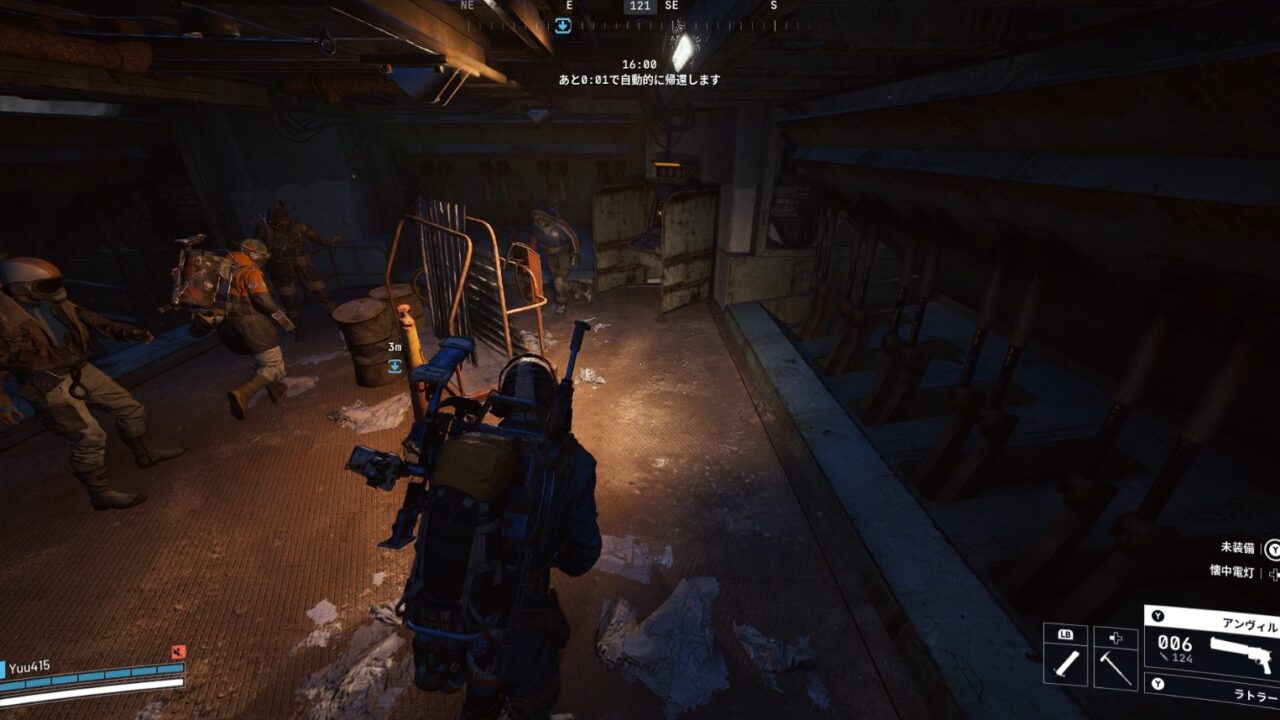Click the blue extraction marker on the compass
The width and height of the screenshot is (1280, 720).
pyautogui.click(x=563, y=26)
